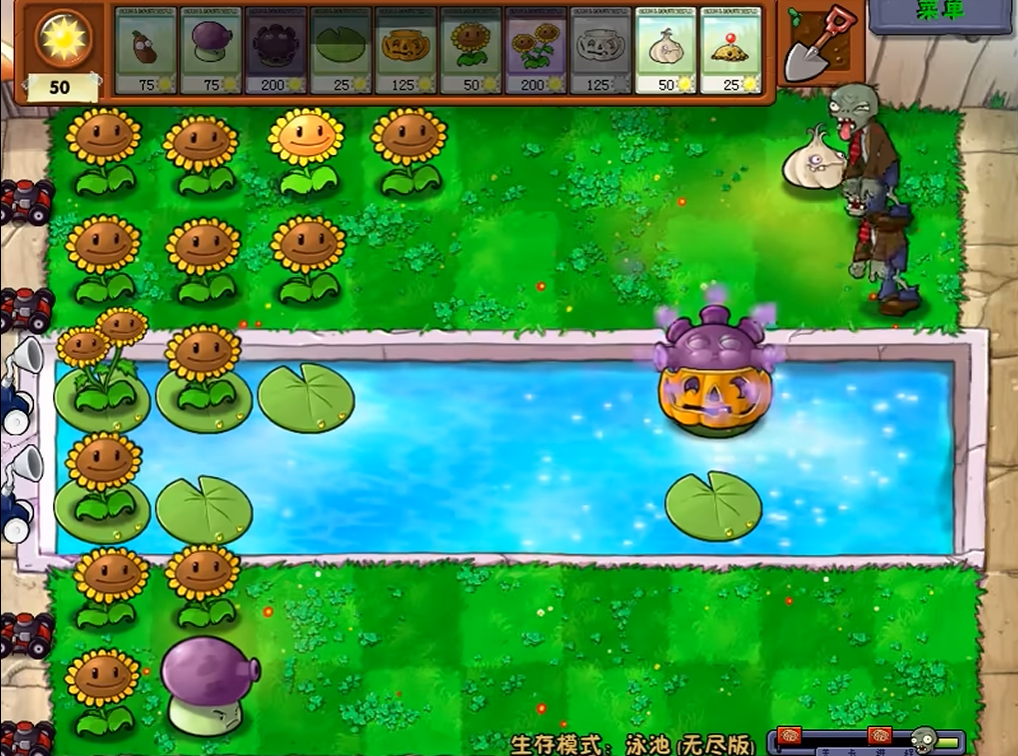Open the green menu button
Viewport: 1018px width, 756px height.
940,14
